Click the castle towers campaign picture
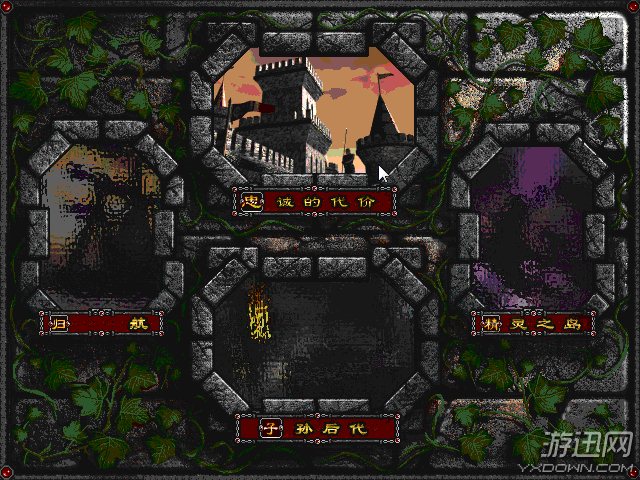640x480 pixels. pos(314,110)
